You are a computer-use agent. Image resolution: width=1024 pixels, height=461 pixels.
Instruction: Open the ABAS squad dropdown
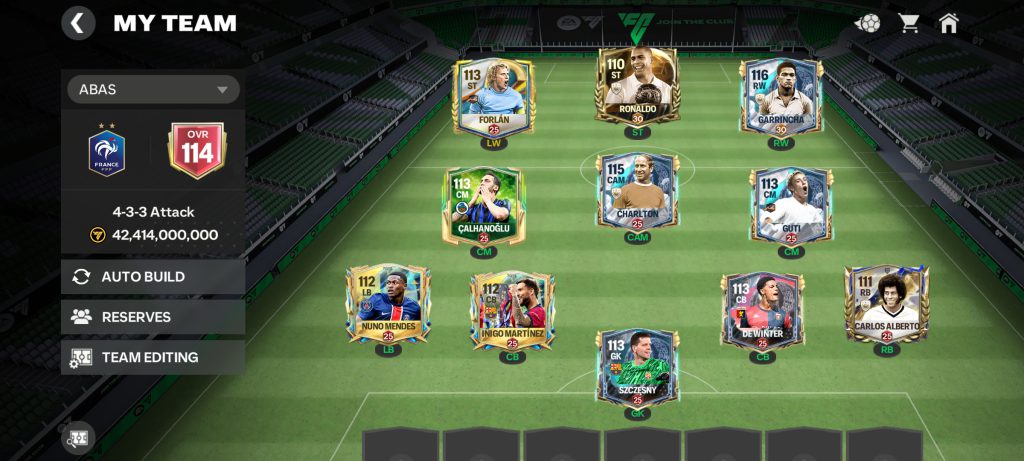(153, 89)
